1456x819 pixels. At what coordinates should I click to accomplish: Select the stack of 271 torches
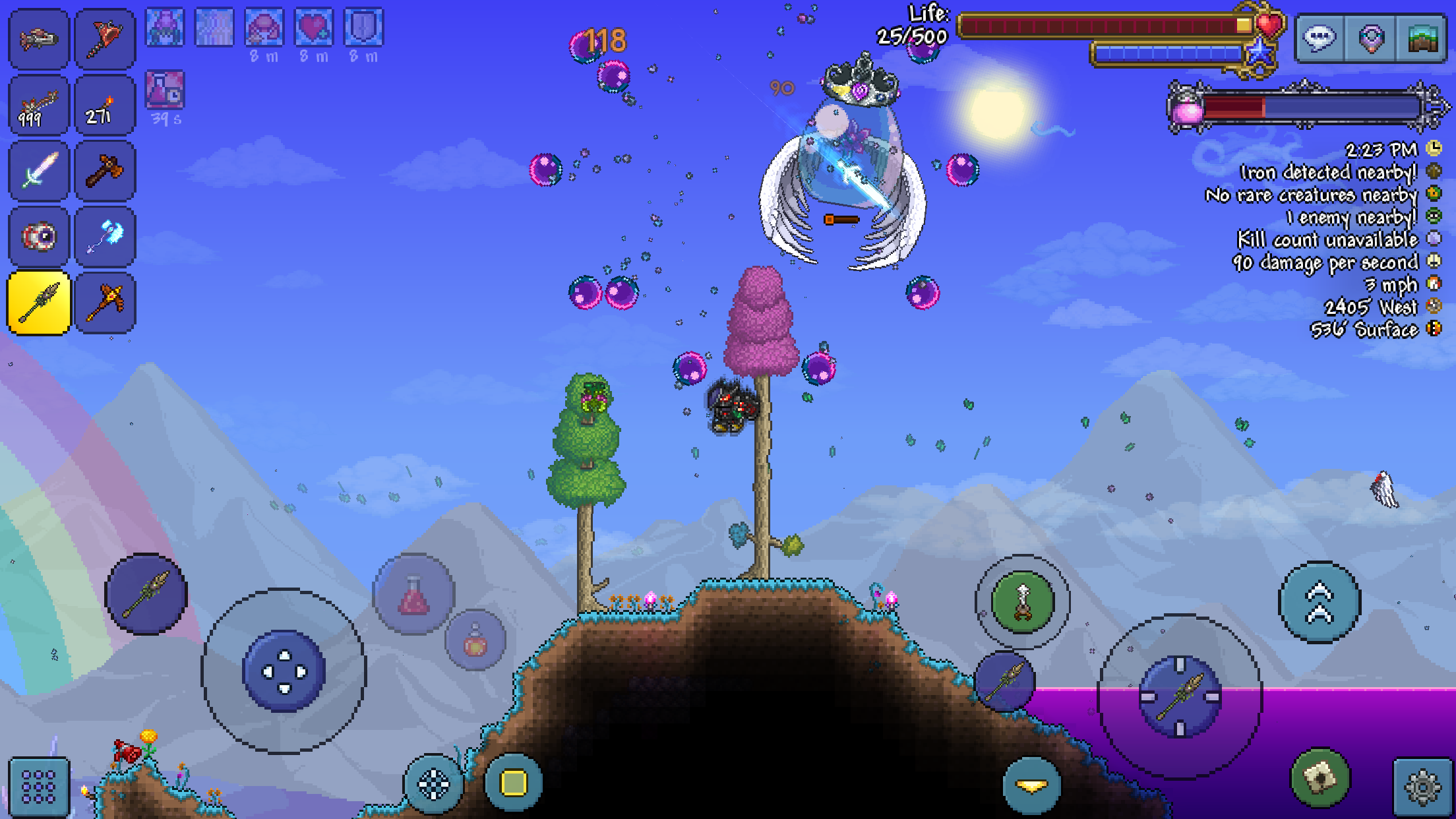click(x=105, y=106)
